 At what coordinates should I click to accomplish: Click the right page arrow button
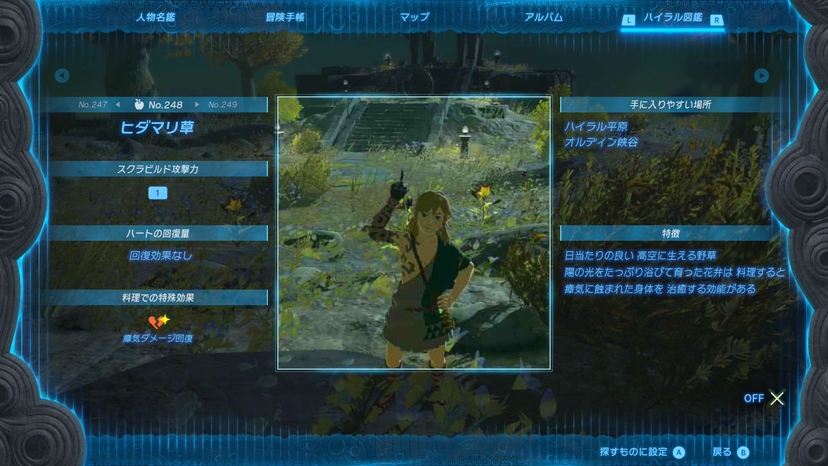tap(762, 76)
